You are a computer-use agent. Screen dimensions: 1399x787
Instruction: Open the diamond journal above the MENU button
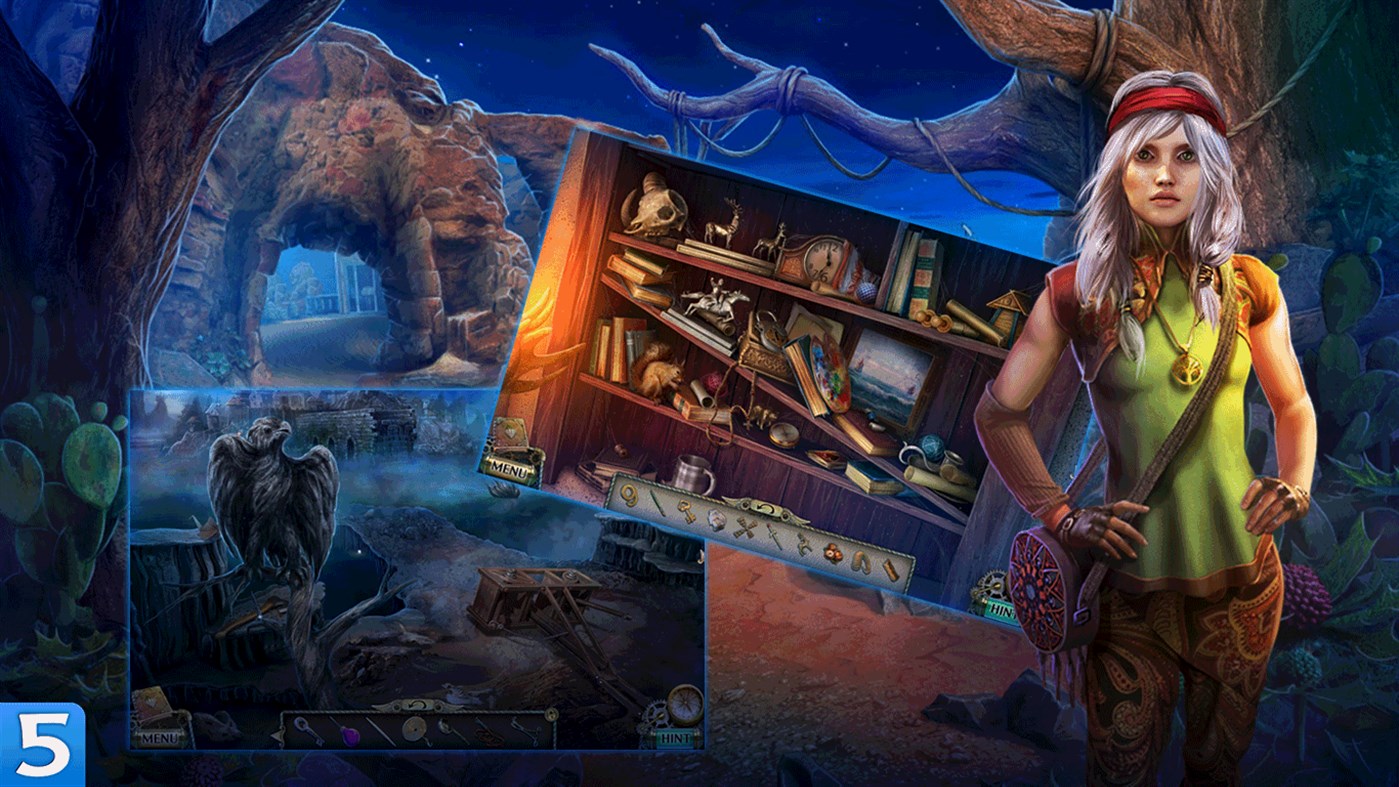[510, 430]
